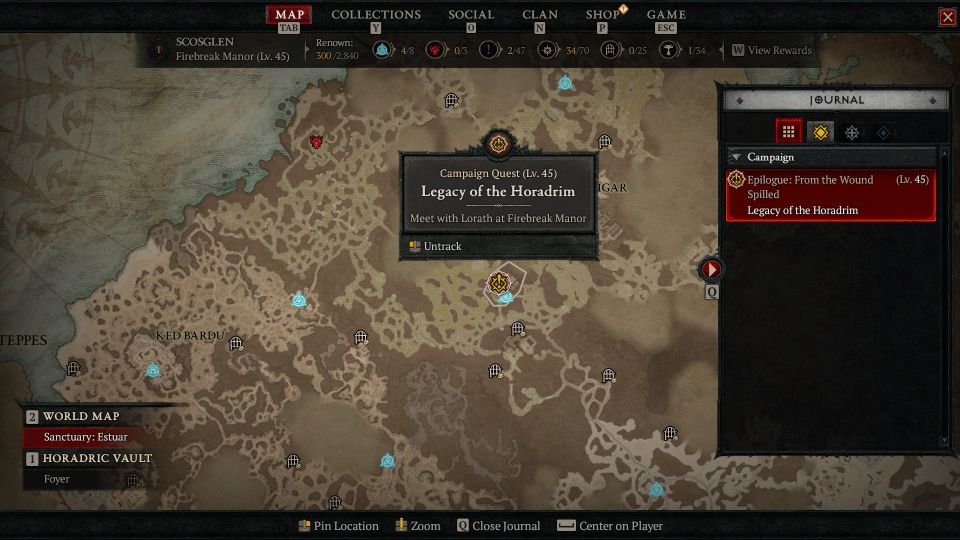960x540 pixels.
Task: Select the grey crosshair journal filter
Action: click(852, 131)
